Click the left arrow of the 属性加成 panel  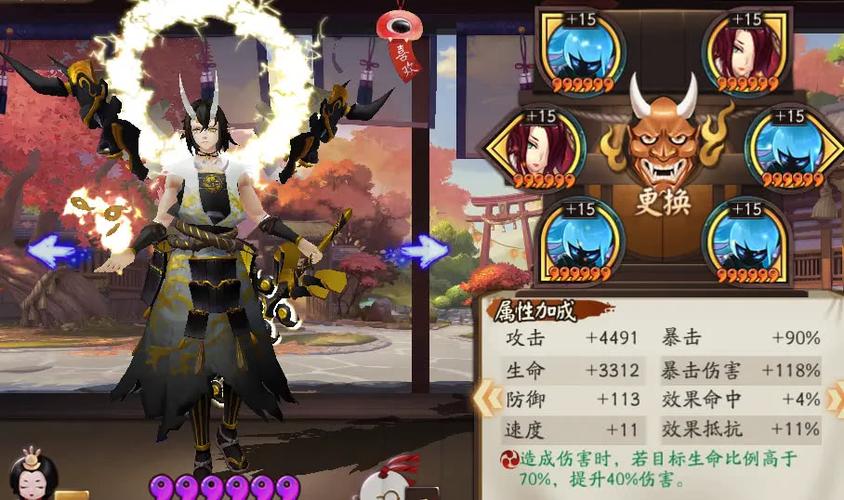(x=486, y=397)
